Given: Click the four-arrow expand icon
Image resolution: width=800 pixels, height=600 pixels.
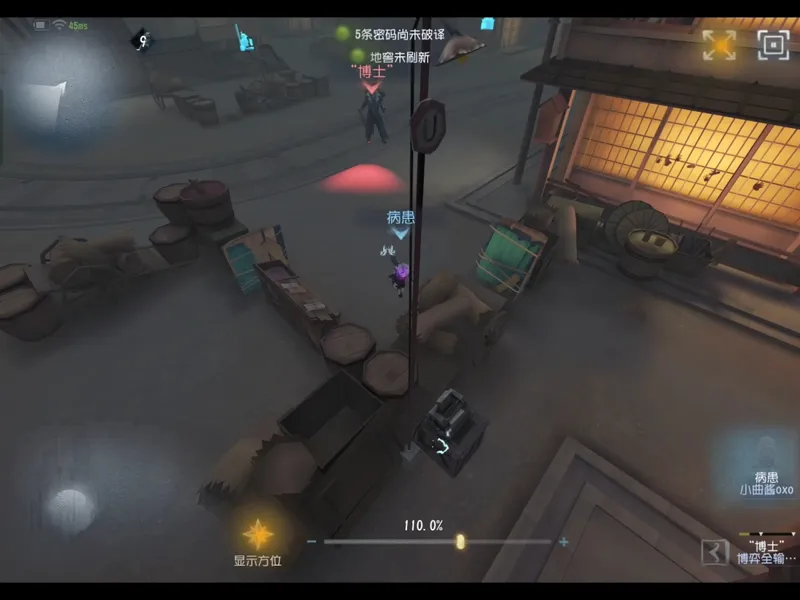Looking at the screenshot, I should pyautogui.click(x=719, y=44).
